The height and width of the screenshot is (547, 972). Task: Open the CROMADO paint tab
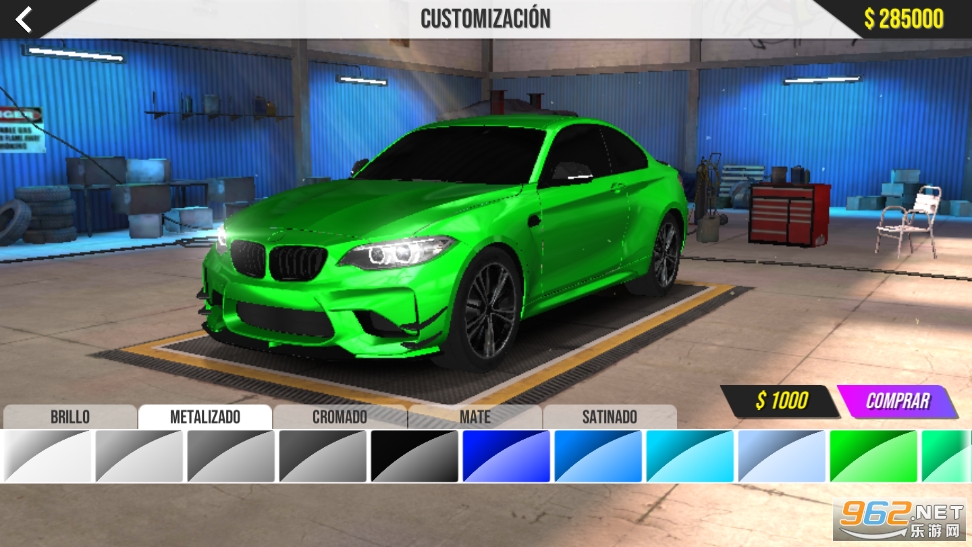pyautogui.click(x=340, y=417)
